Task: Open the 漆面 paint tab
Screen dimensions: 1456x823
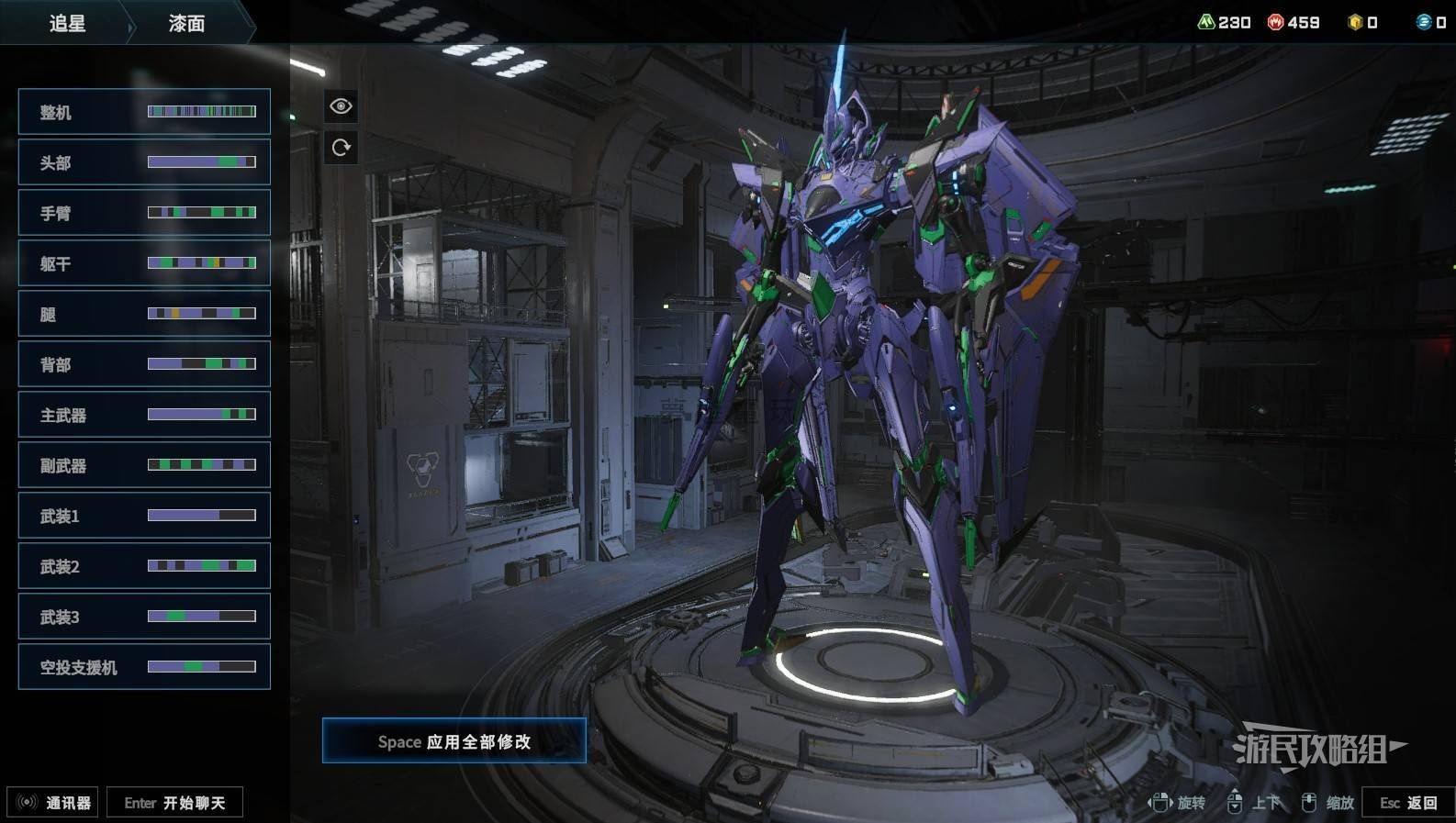Action: tap(186, 23)
